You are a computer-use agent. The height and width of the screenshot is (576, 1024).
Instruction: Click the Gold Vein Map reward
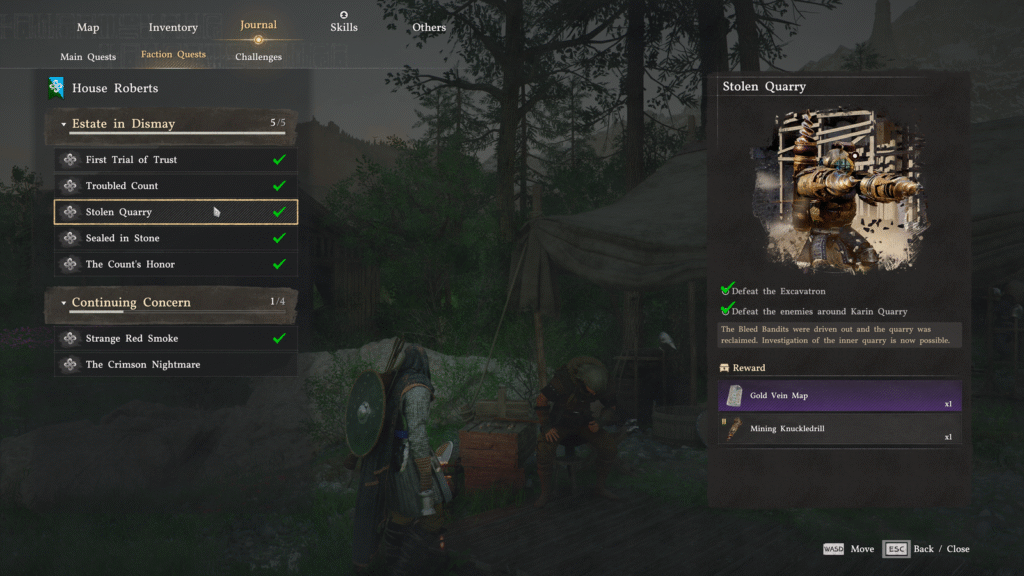click(x=839, y=396)
